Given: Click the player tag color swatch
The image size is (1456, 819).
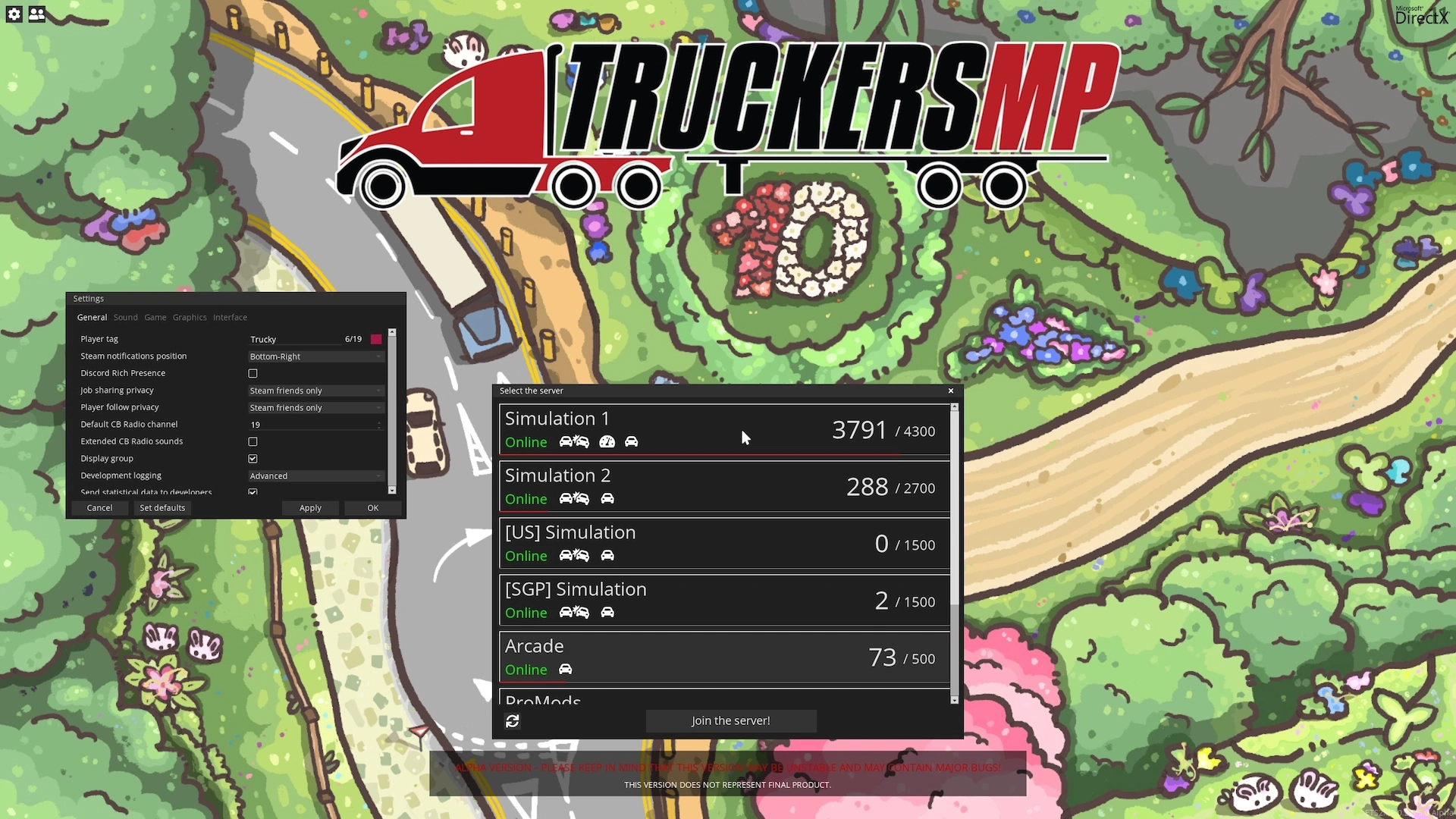Looking at the screenshot, I should point(376,339).
